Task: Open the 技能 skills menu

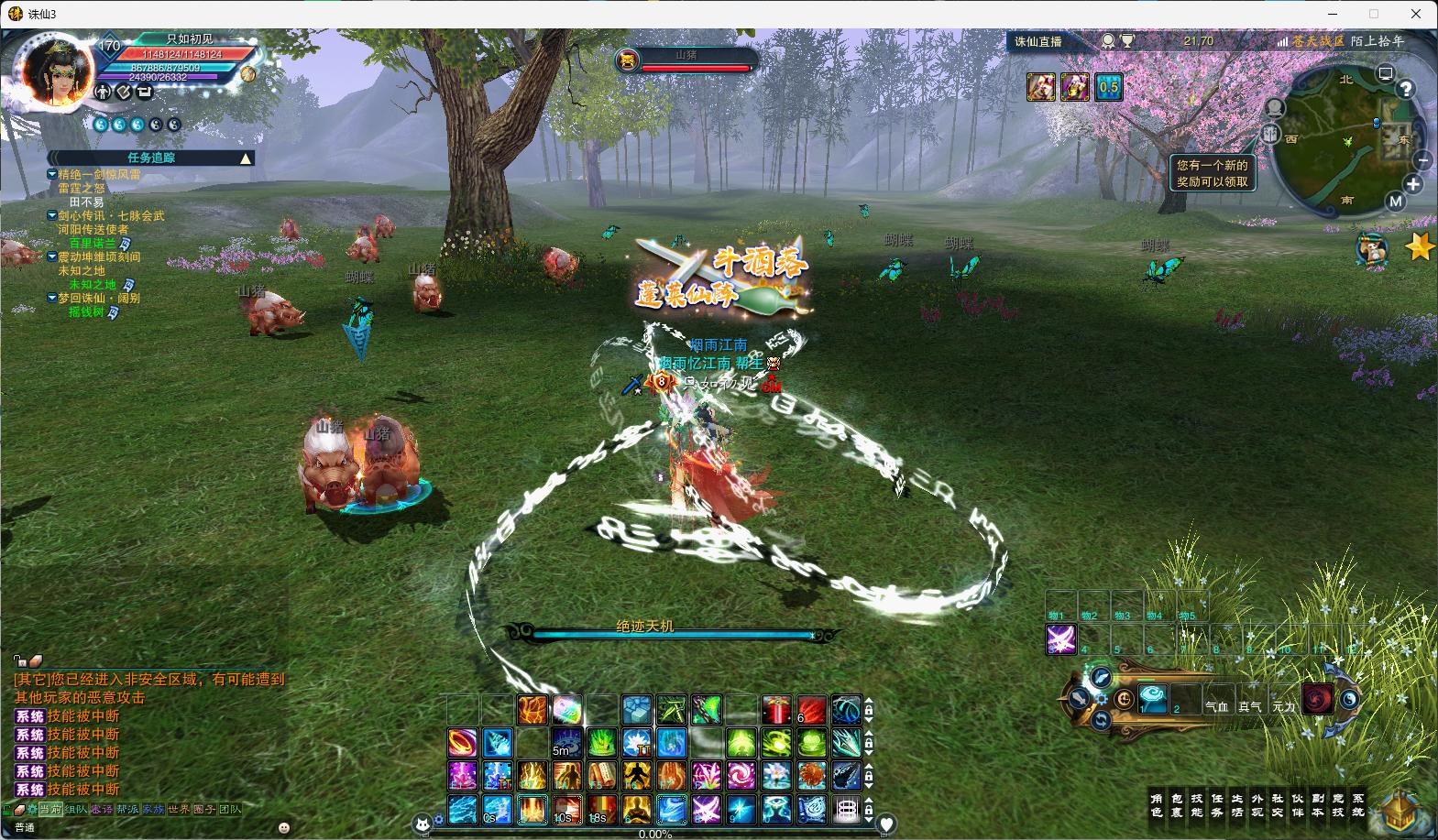Action: click(1197, 805)
